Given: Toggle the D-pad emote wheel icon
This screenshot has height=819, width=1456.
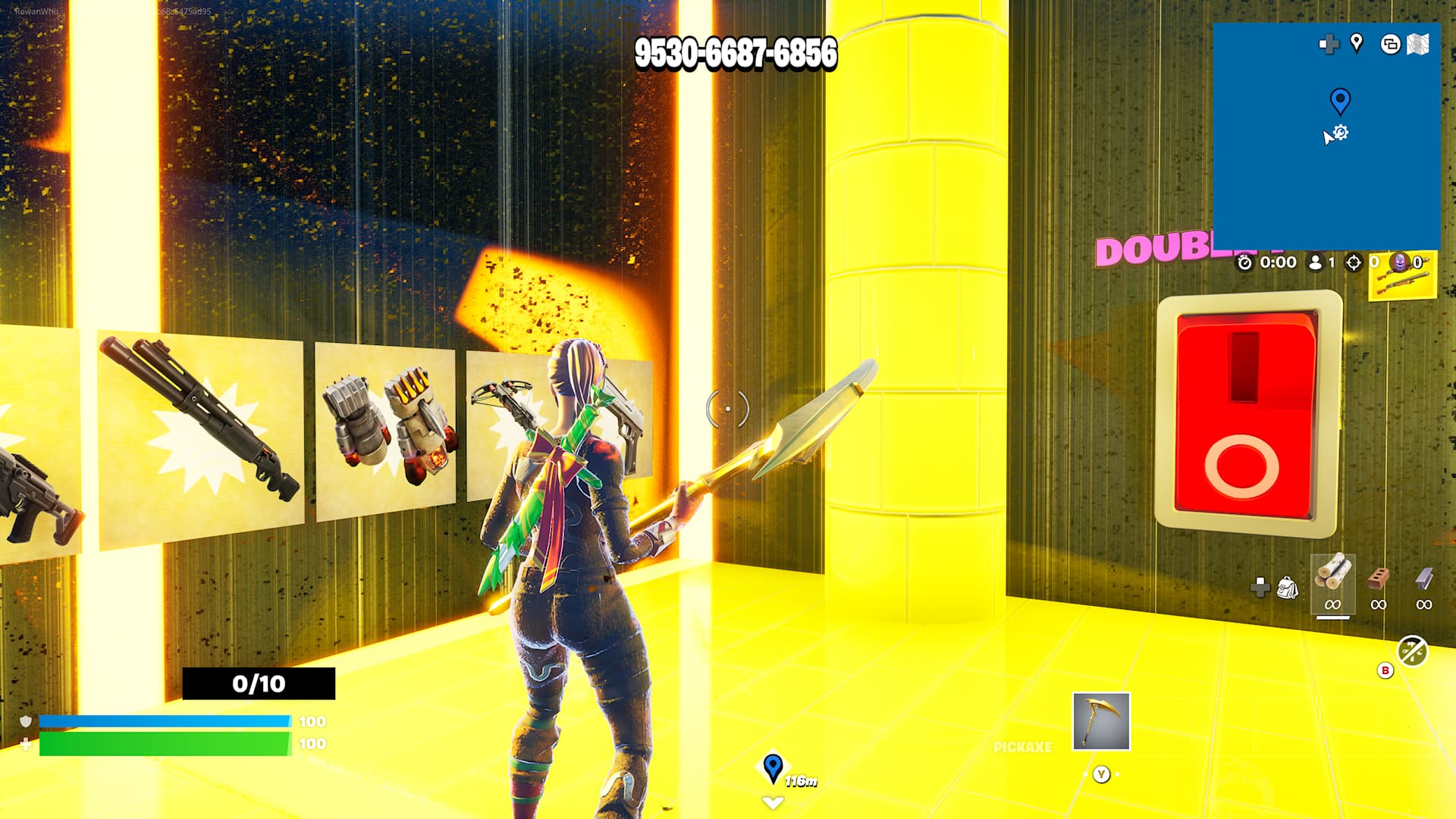Looking at the screenshot, I should [x=1260, y=585].
